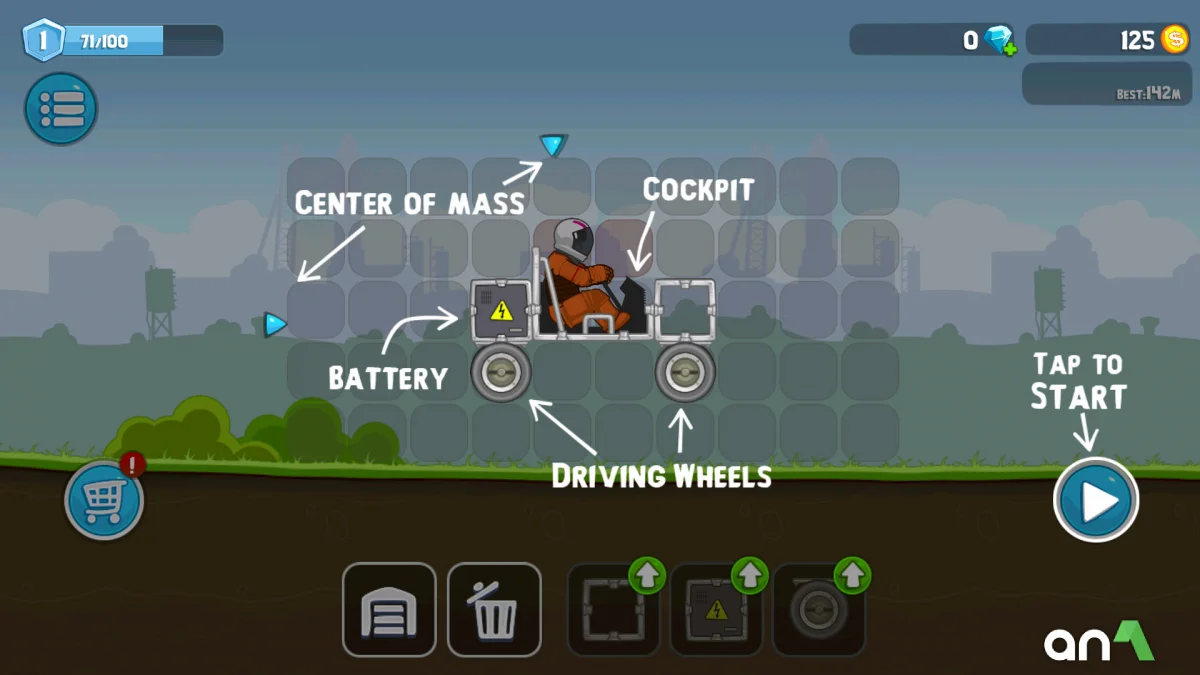
Task: Select the battery part slot
Action: 715,612
